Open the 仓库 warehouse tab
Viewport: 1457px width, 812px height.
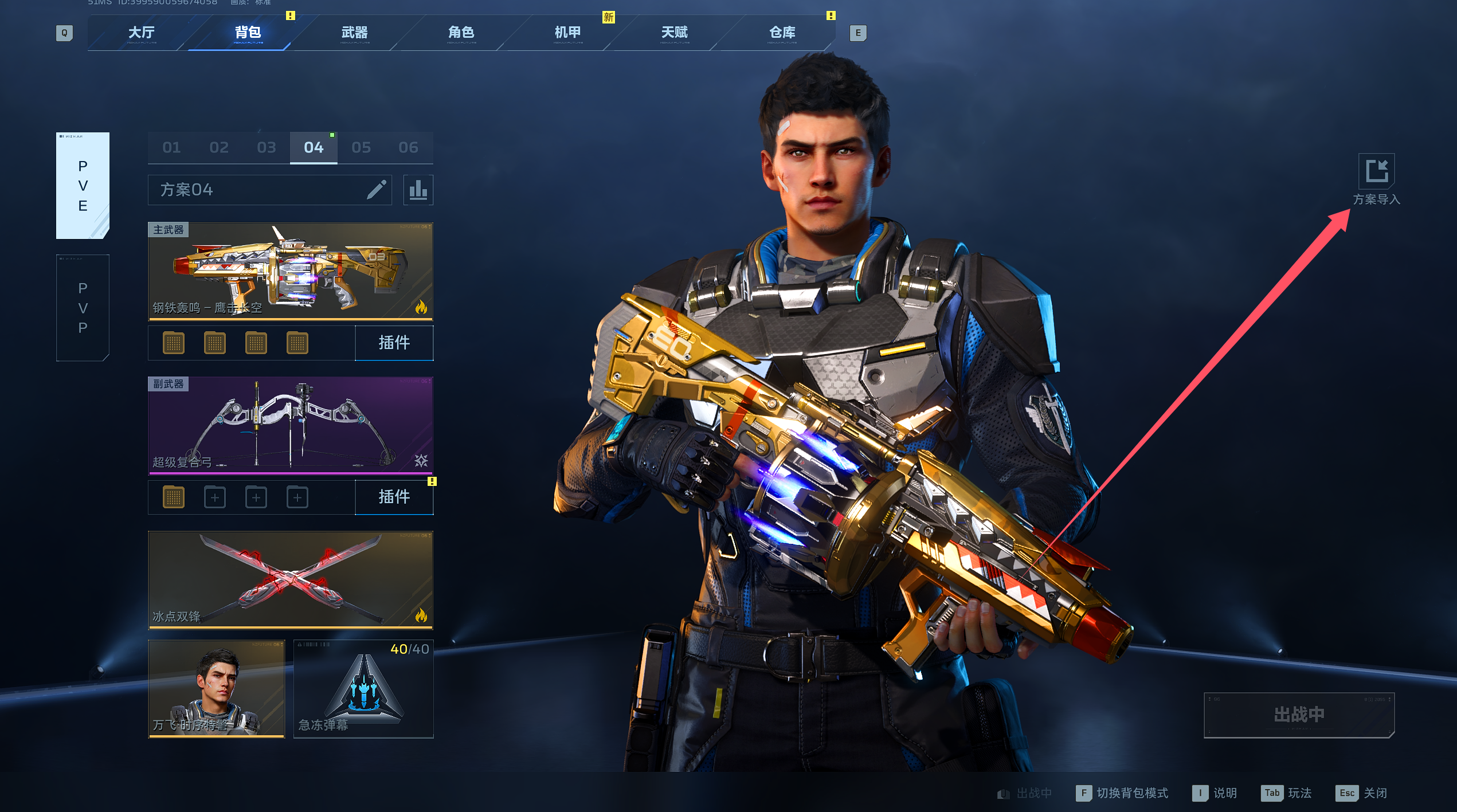[782, 33]
